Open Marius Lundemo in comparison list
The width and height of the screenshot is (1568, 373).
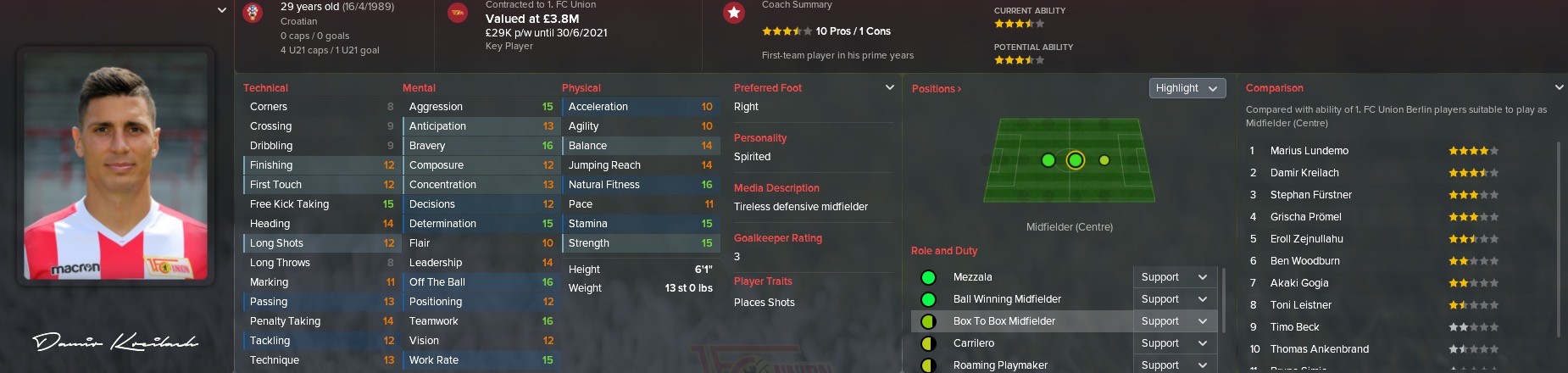[1309, 151]
